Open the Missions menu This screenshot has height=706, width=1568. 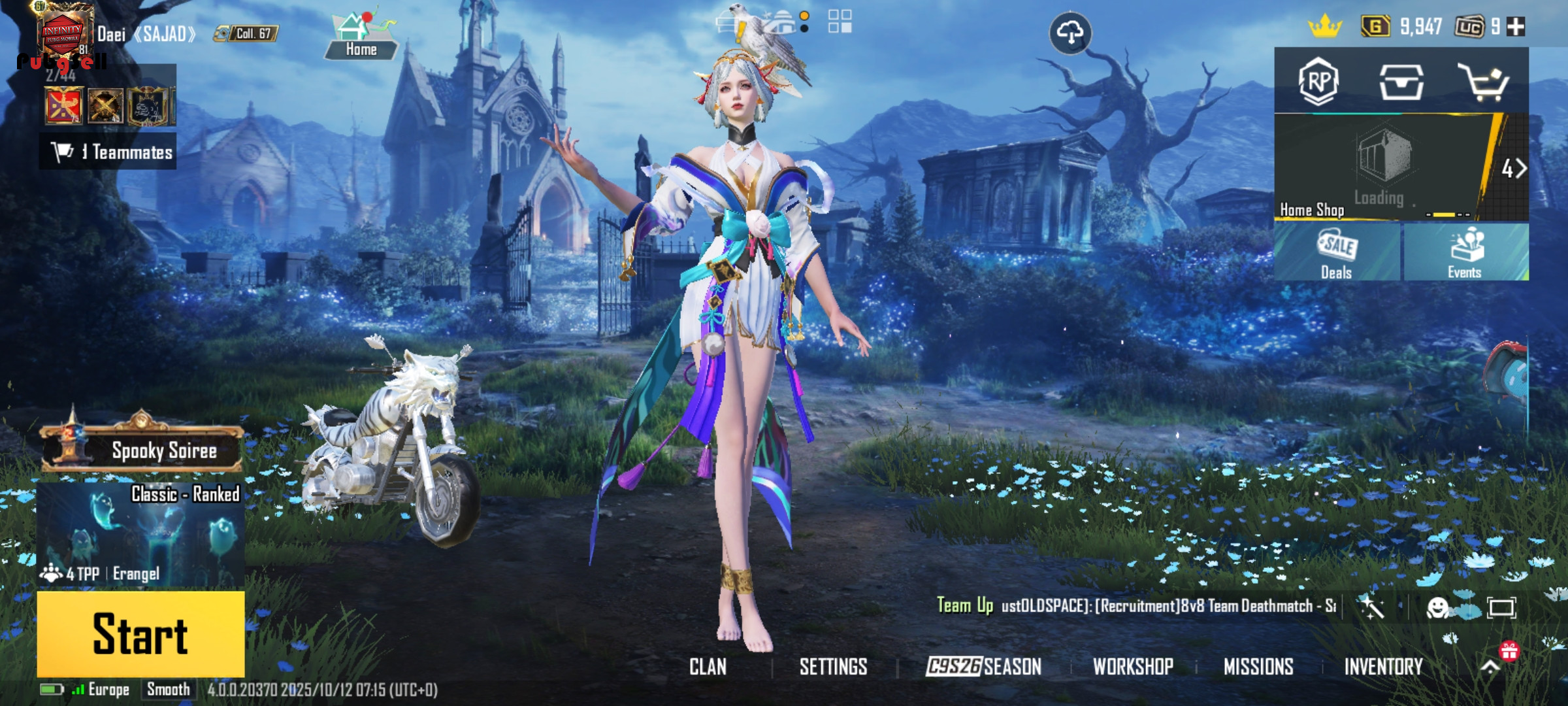coord(1258,667)
